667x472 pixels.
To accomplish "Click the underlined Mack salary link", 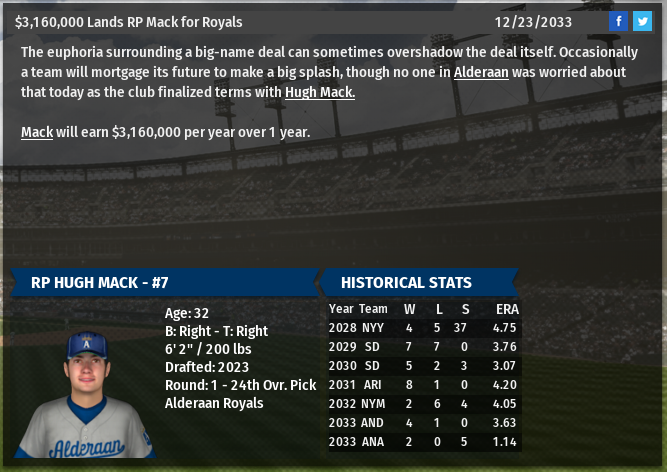I will [x=37, y=132].
